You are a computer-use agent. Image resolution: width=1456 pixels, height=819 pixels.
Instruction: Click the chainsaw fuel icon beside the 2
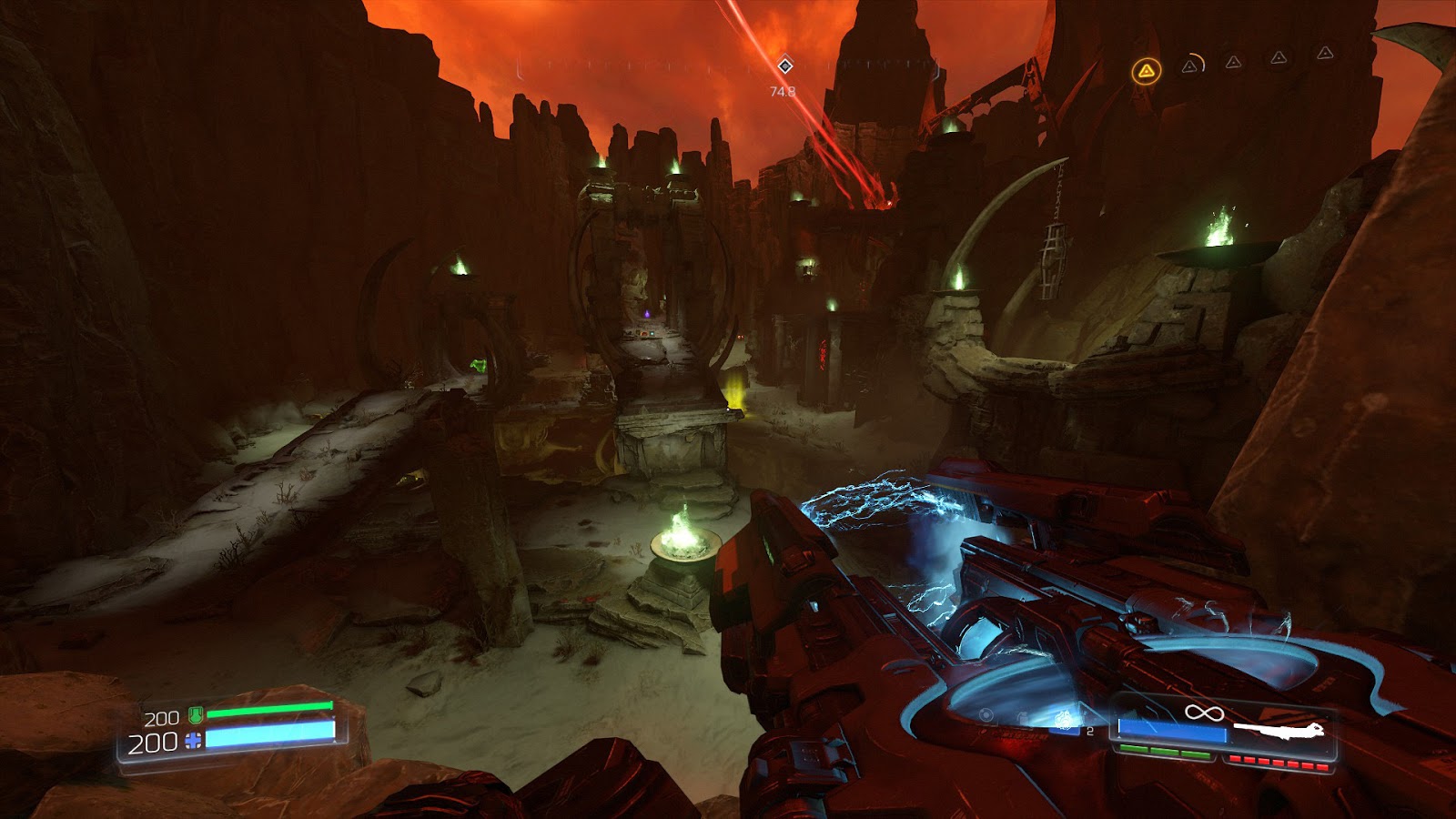[1065, 720]
